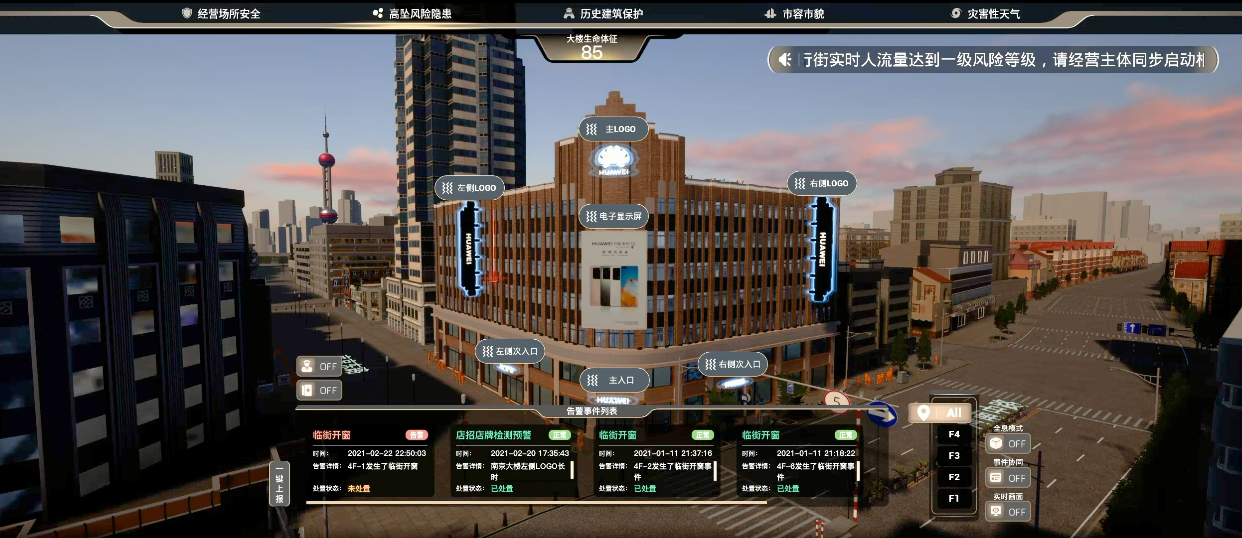Open the 电子显示屏 marker
Image resolution: width=1242 pixels, height=538 pixels.
615,215
